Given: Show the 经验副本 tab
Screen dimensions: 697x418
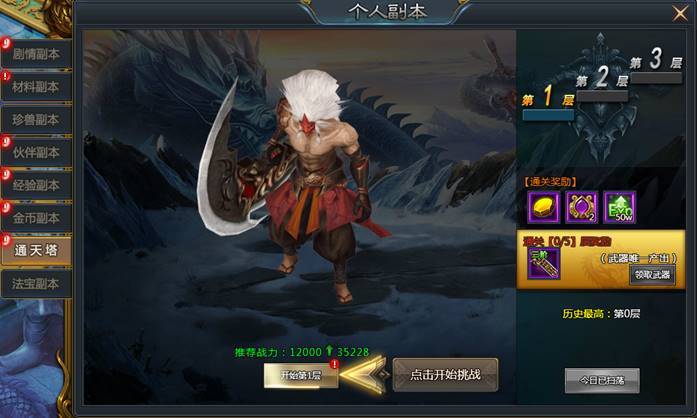Looking at the screenshot, I should pyautogui.click(x=36, y=186).
